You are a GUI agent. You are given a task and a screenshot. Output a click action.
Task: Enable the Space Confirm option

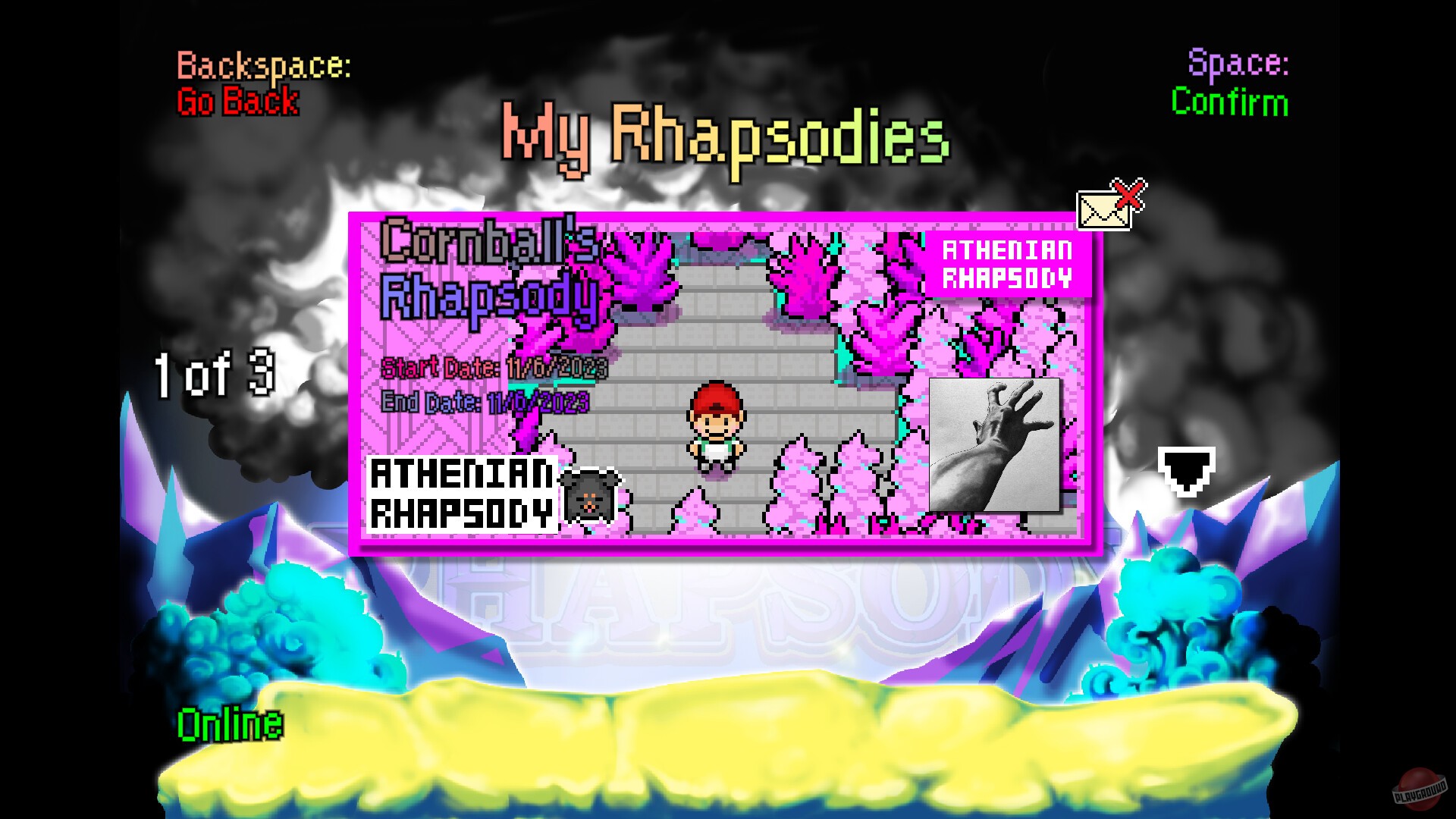point(1228,104)
